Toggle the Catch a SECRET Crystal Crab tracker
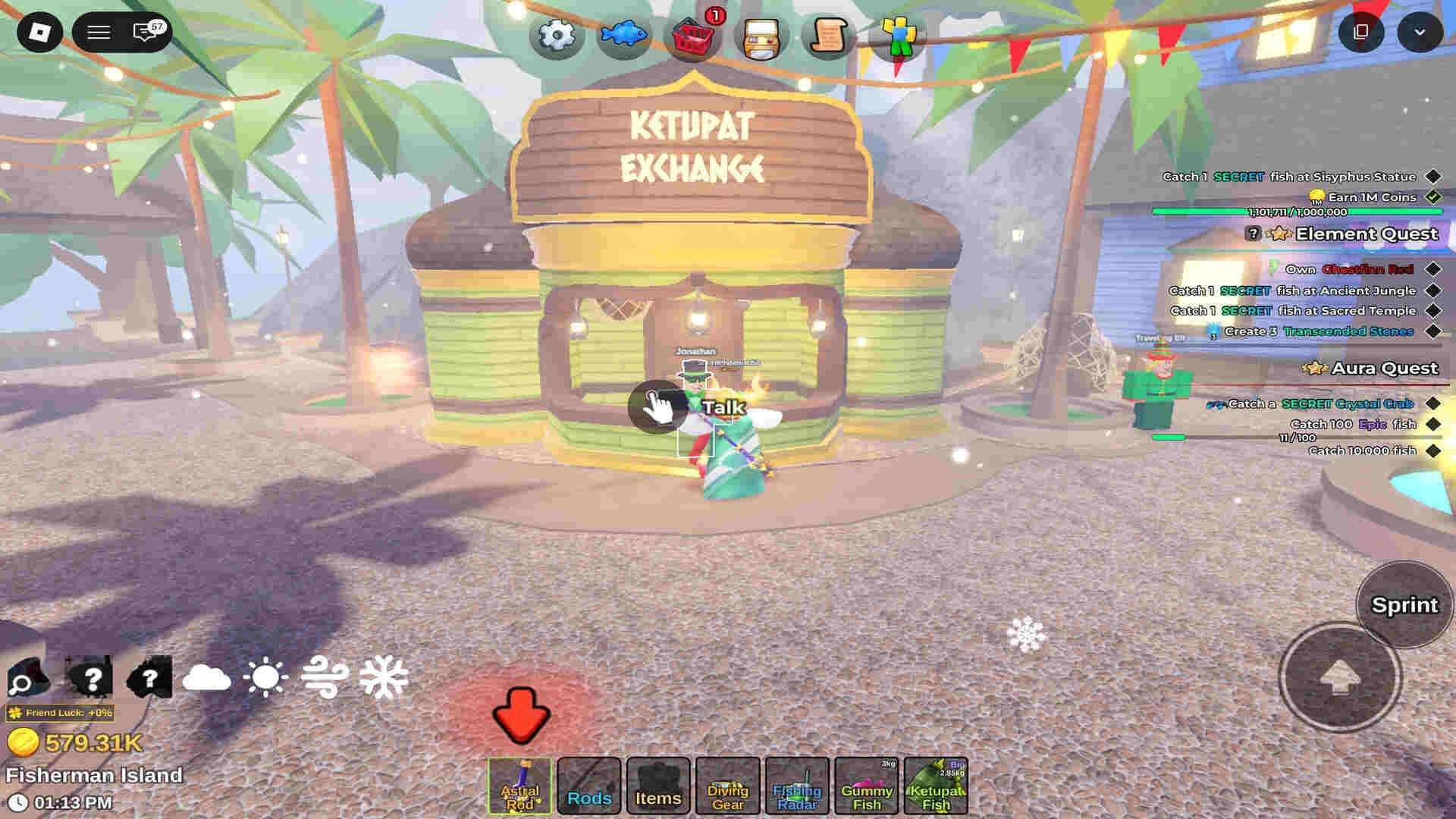The width and height of the screenshot is (1456, 819). (1431, 404)
